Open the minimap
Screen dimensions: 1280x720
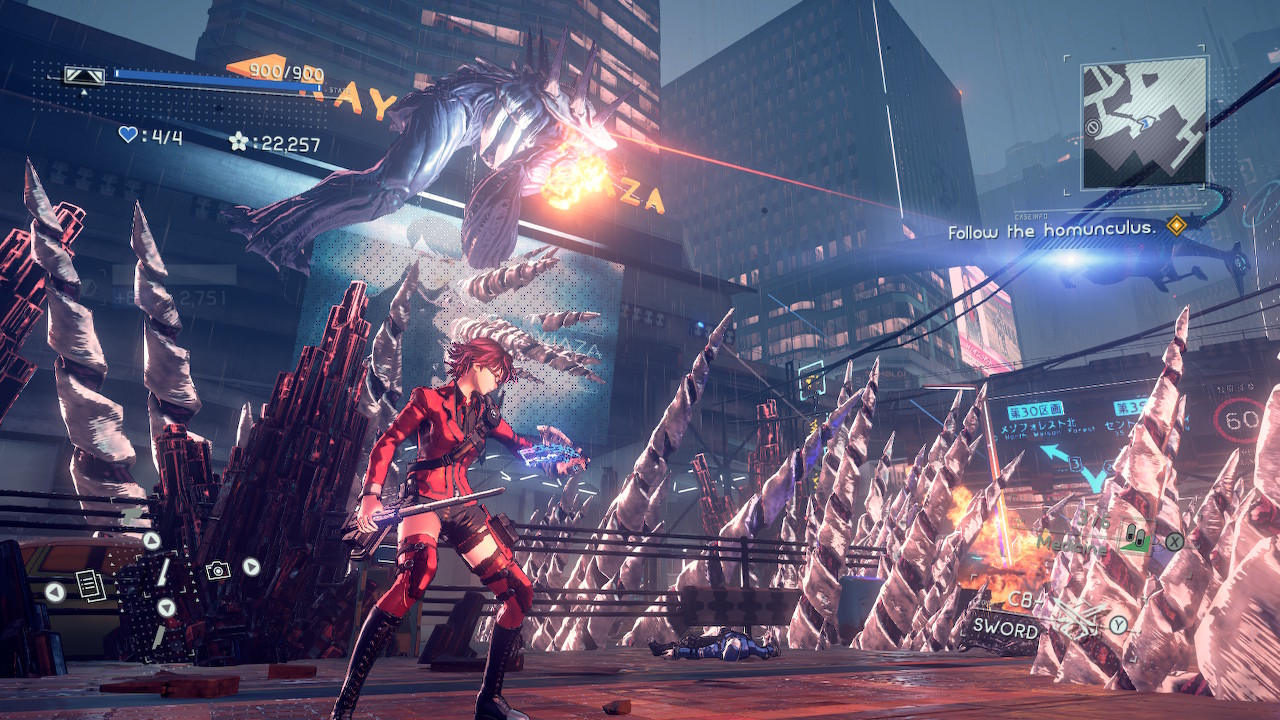click(x=1143, y=122)
